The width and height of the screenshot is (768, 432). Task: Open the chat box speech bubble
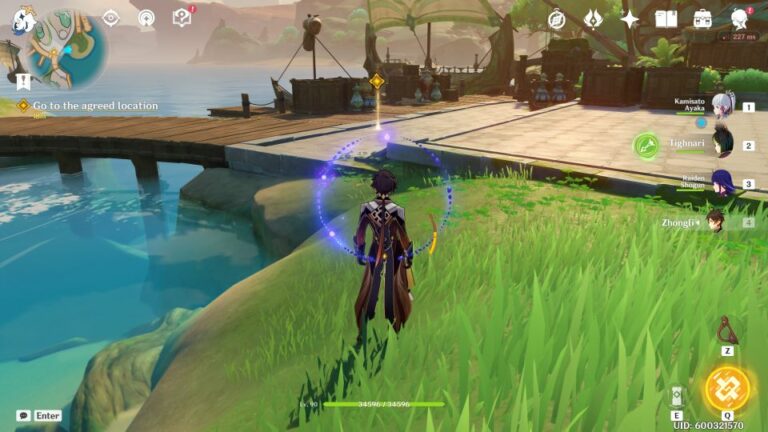(x=23, y=415)
